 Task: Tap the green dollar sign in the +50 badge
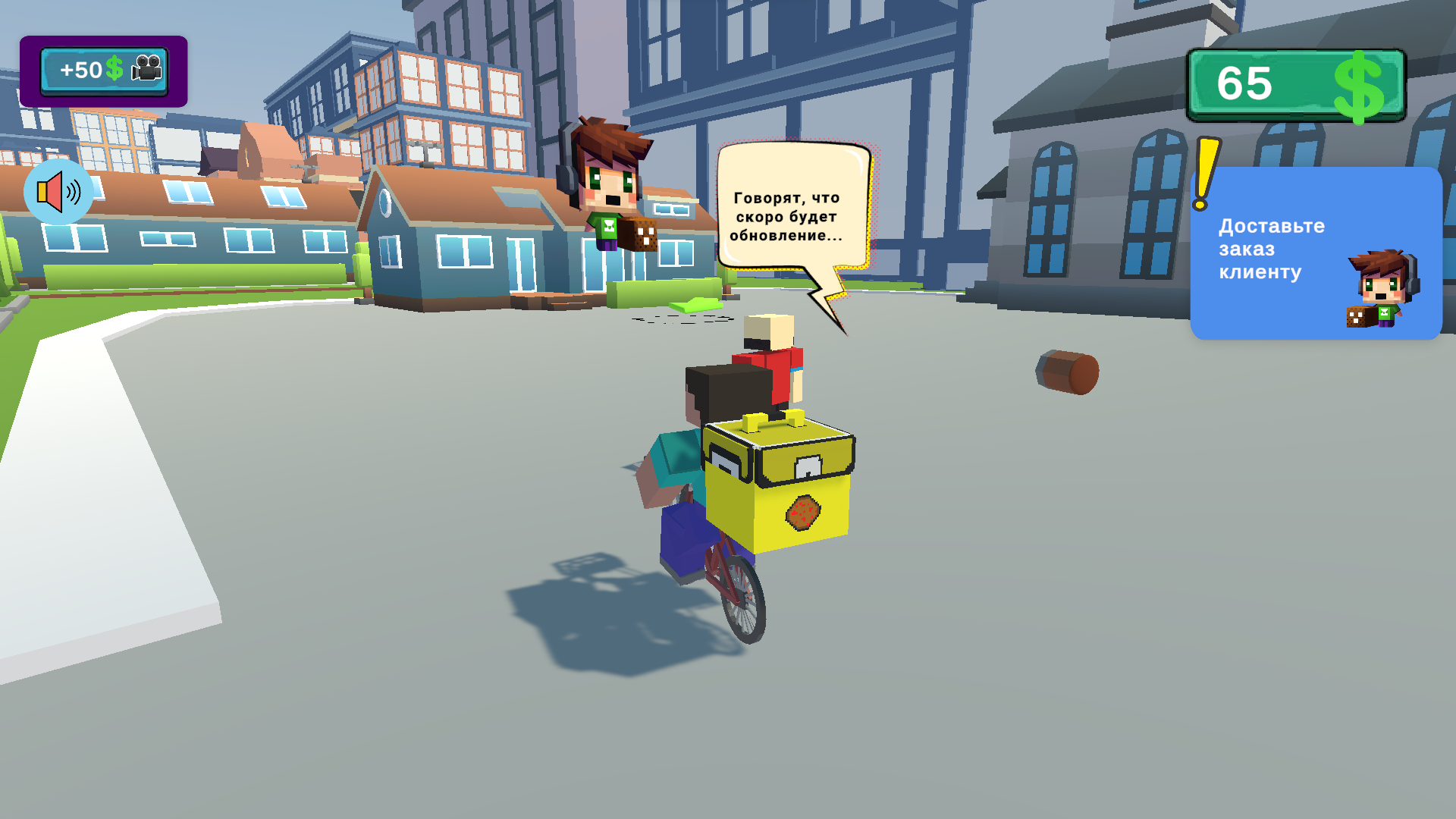(x=114, y=69)
